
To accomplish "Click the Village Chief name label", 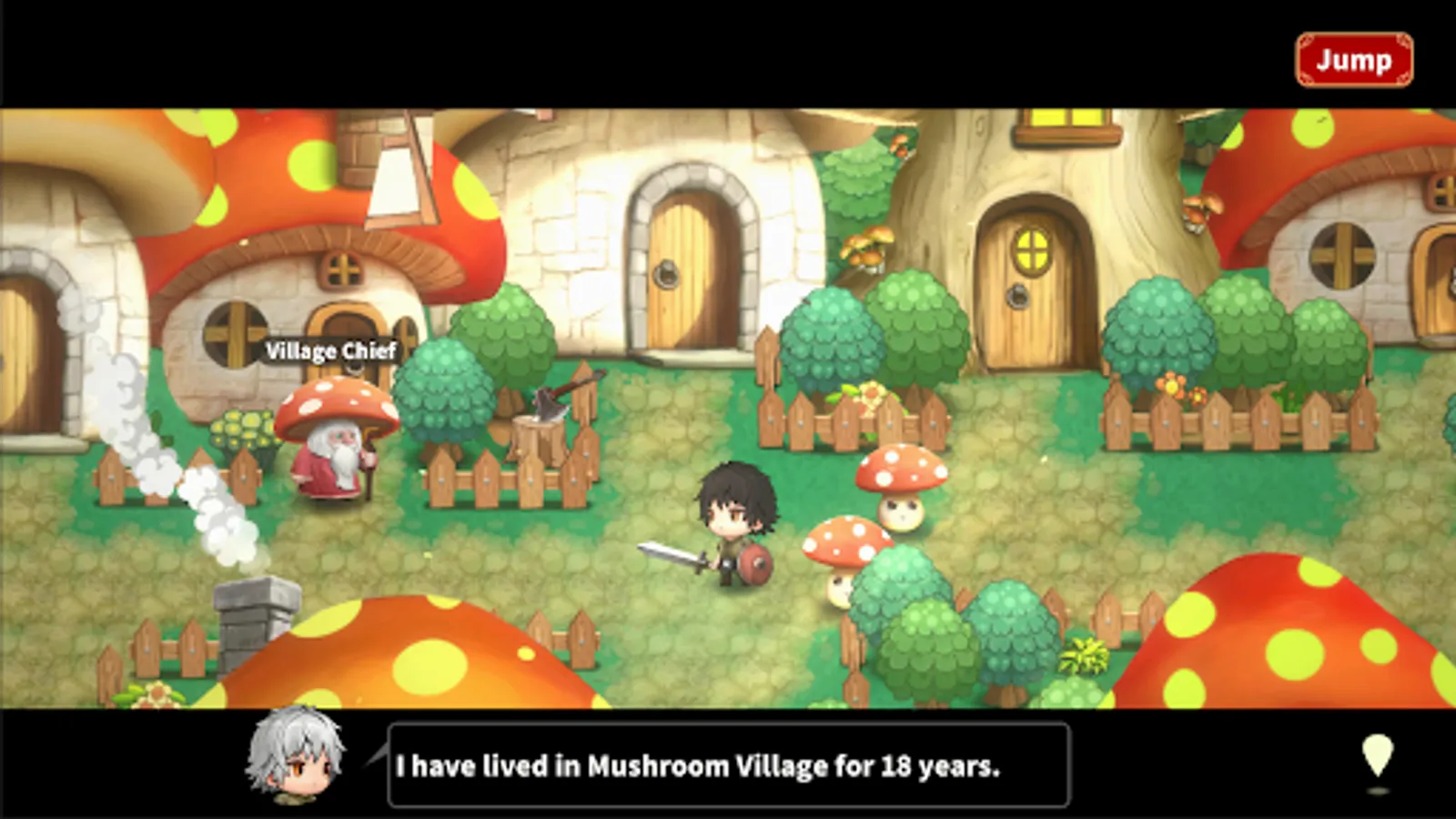I will [x=332, y=350].
